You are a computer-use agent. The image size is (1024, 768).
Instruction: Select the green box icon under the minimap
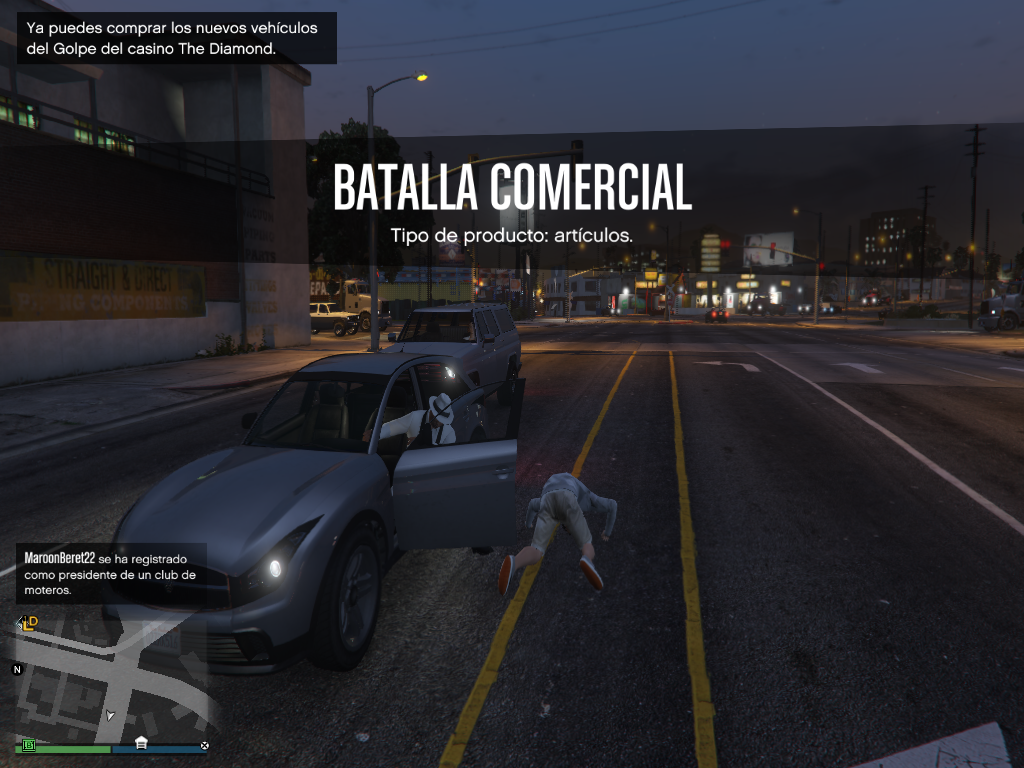[x=29, y=745]
